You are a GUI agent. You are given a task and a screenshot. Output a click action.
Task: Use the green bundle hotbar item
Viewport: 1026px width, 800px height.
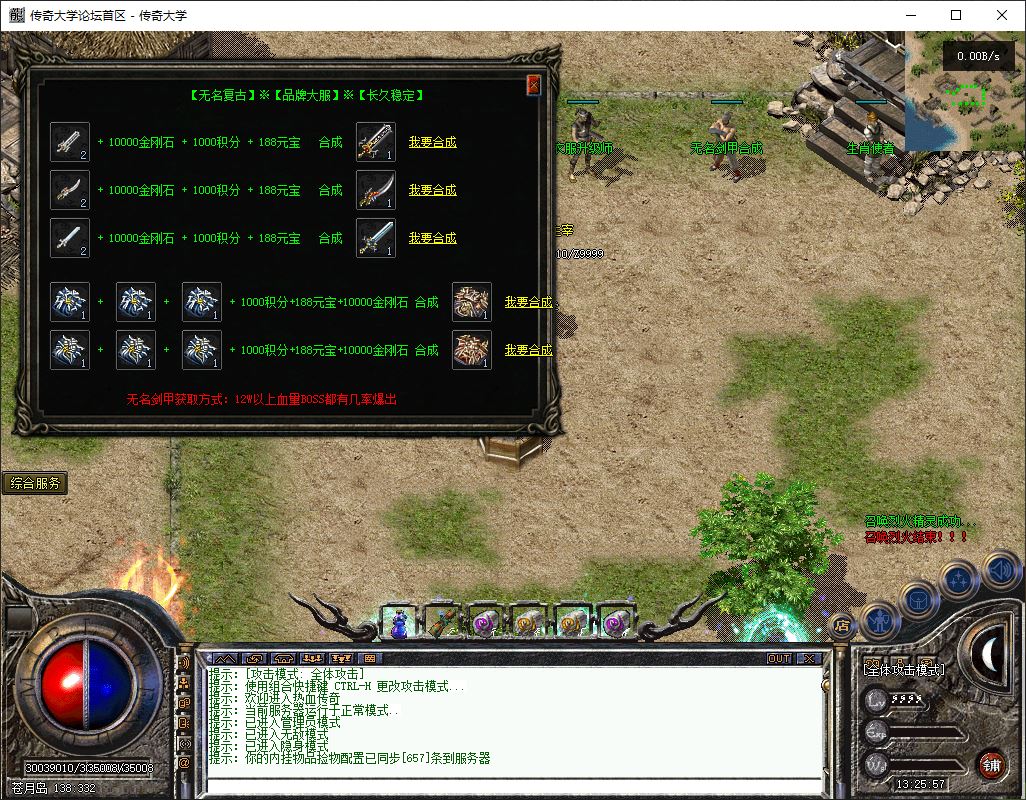pos(442,623)
